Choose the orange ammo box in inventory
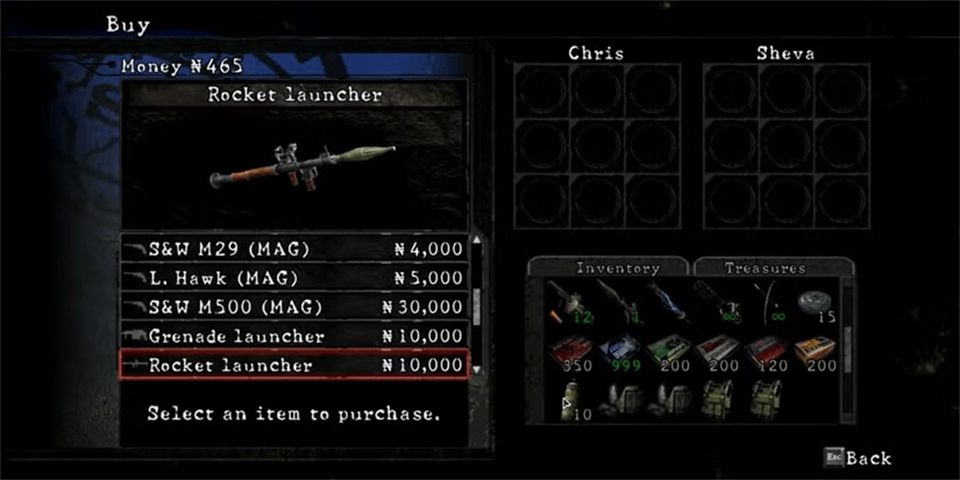Image resolution: width=960 pixels, height=480 pixels. coord(814,351)
